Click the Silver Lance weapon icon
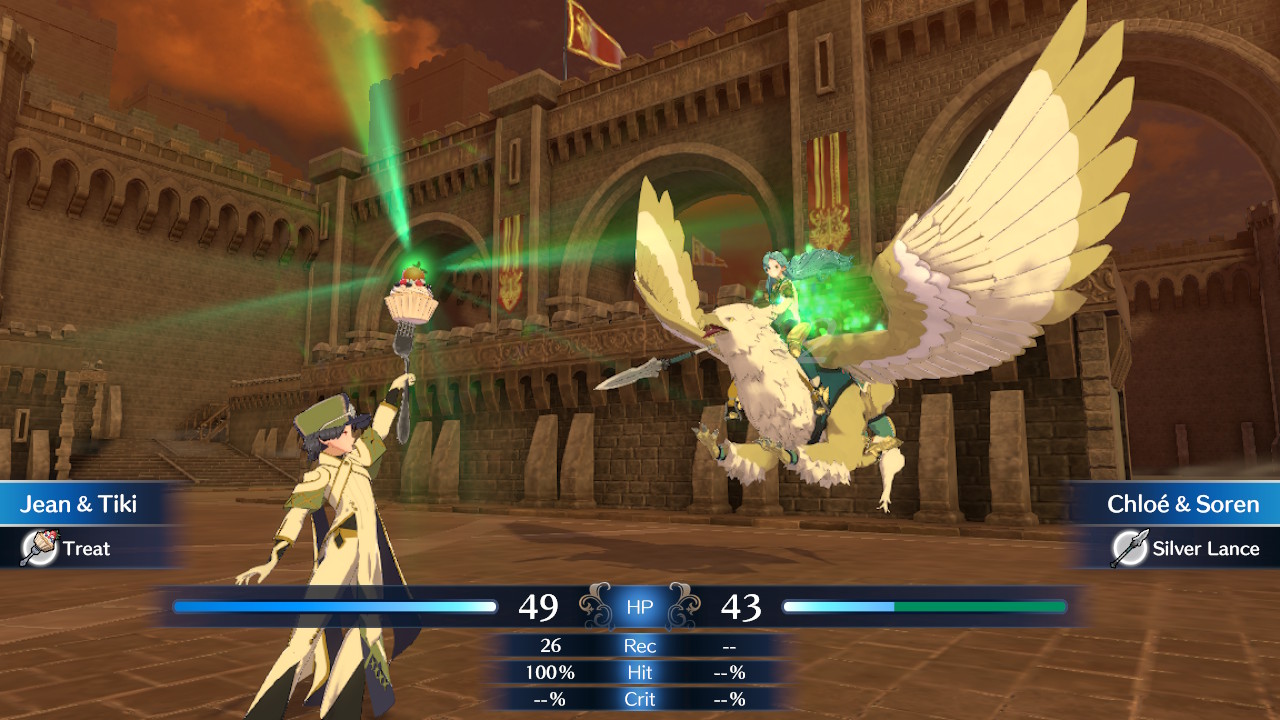This screenshot has height=720, width=1280. coord(1129,548)
